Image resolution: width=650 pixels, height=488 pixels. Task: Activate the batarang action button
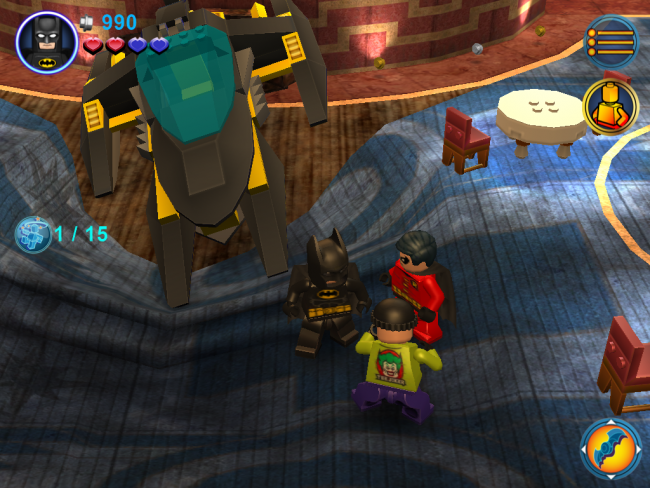(x=611, y=448)
